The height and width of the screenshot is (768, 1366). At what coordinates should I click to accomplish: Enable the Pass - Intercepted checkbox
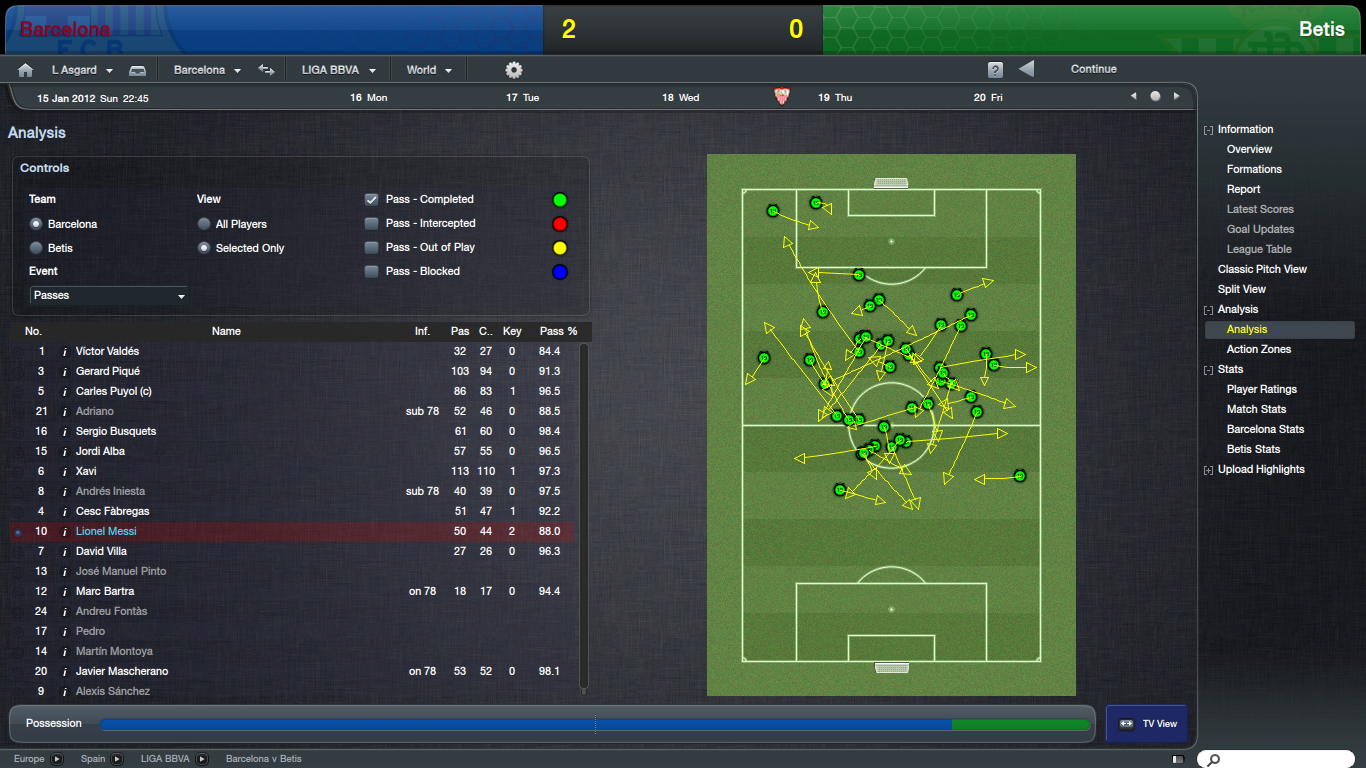[x=372, y=223]
